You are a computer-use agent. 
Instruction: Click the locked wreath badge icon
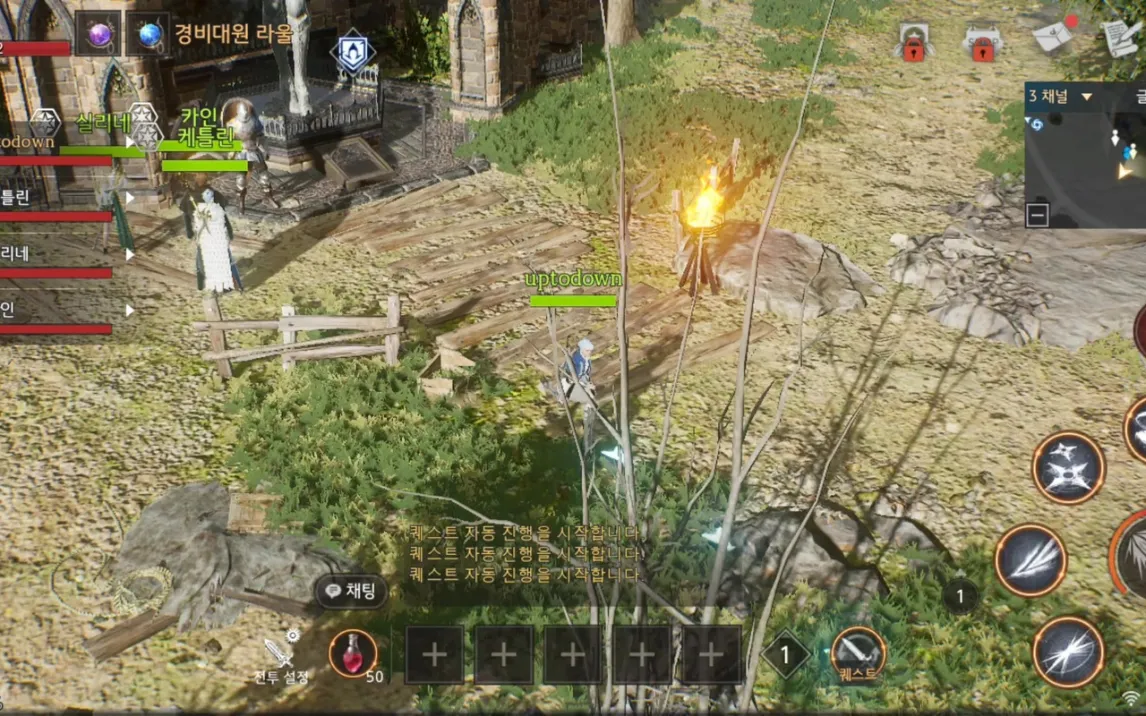[913, 44]
